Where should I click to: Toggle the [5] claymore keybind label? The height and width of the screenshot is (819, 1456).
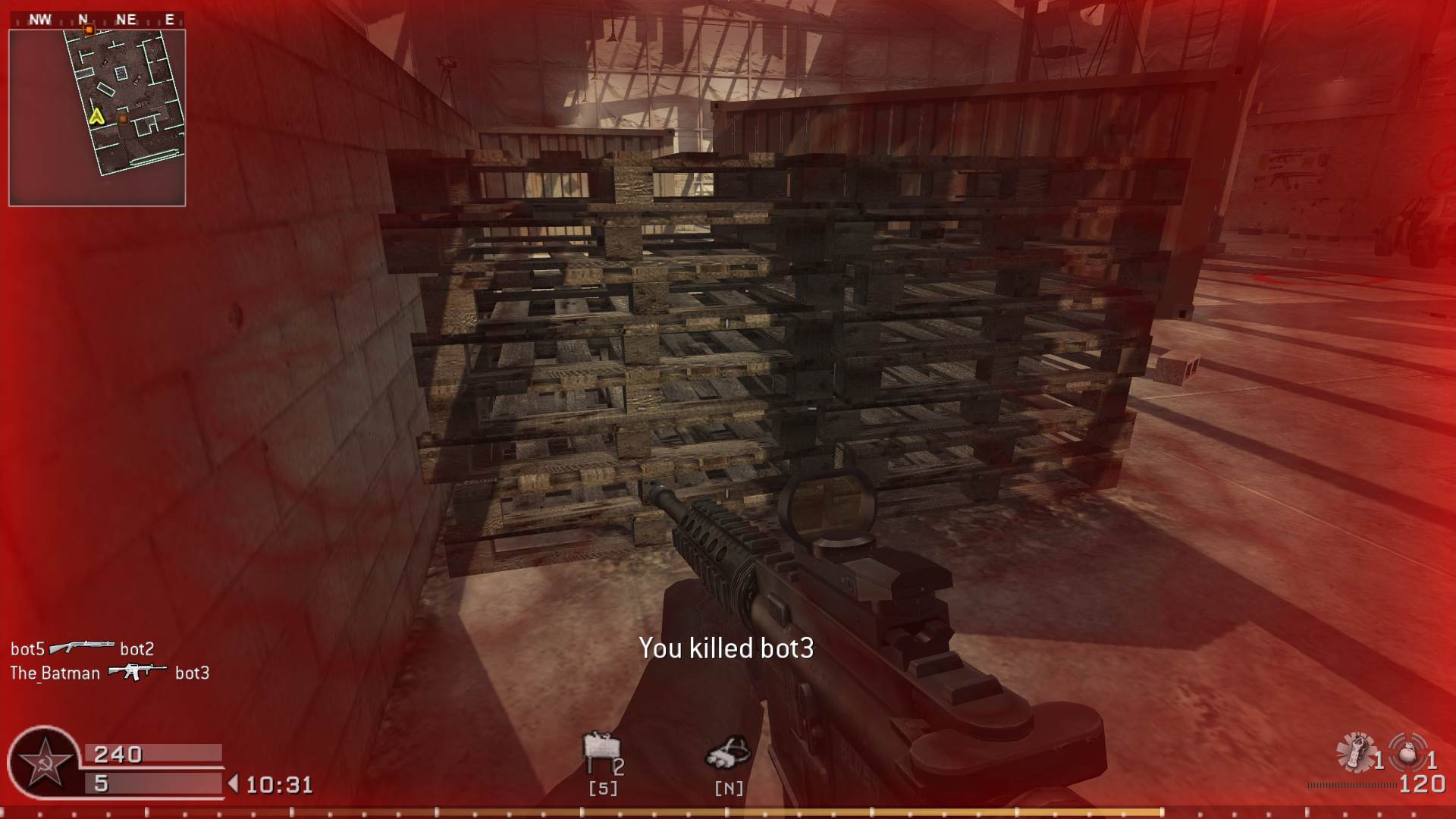point(601,789)
